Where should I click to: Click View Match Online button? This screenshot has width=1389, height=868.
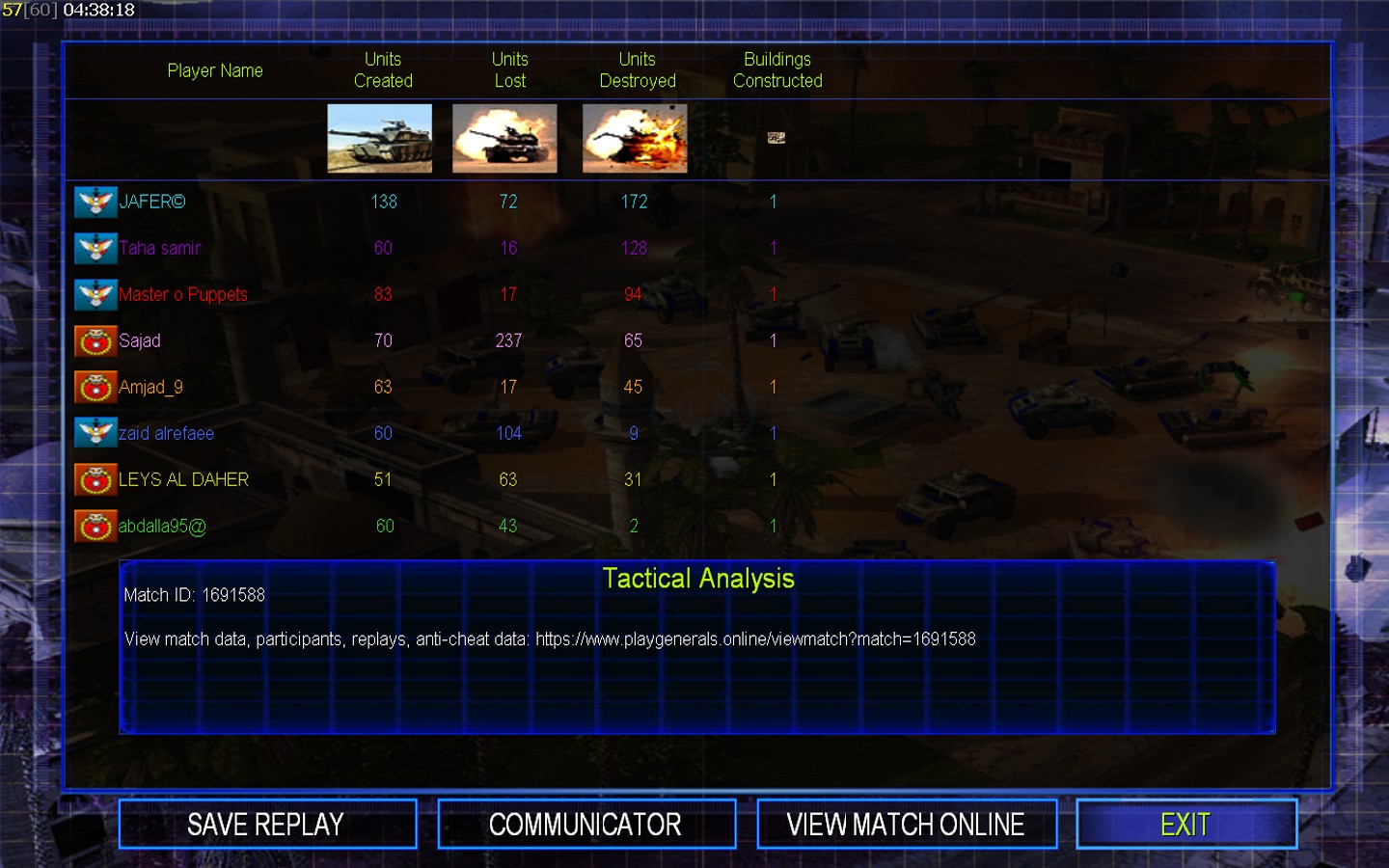point(906,825)
